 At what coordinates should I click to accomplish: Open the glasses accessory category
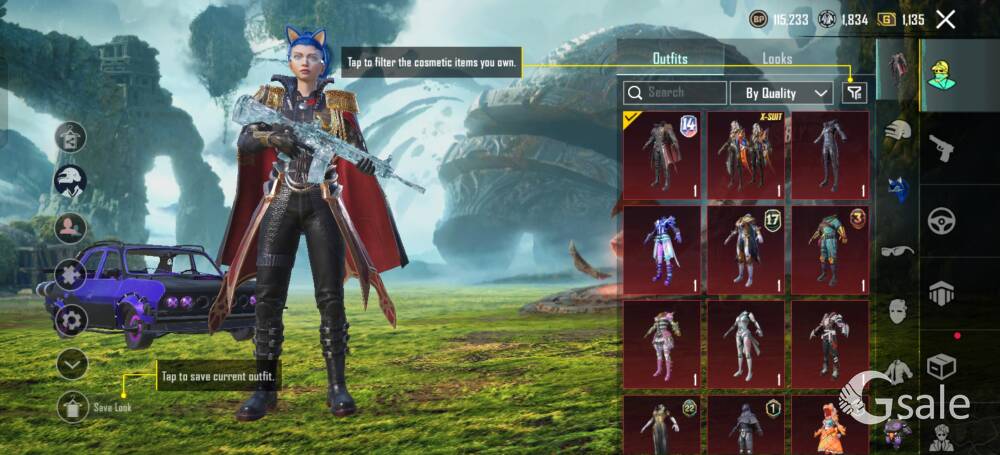coord(898,250)
